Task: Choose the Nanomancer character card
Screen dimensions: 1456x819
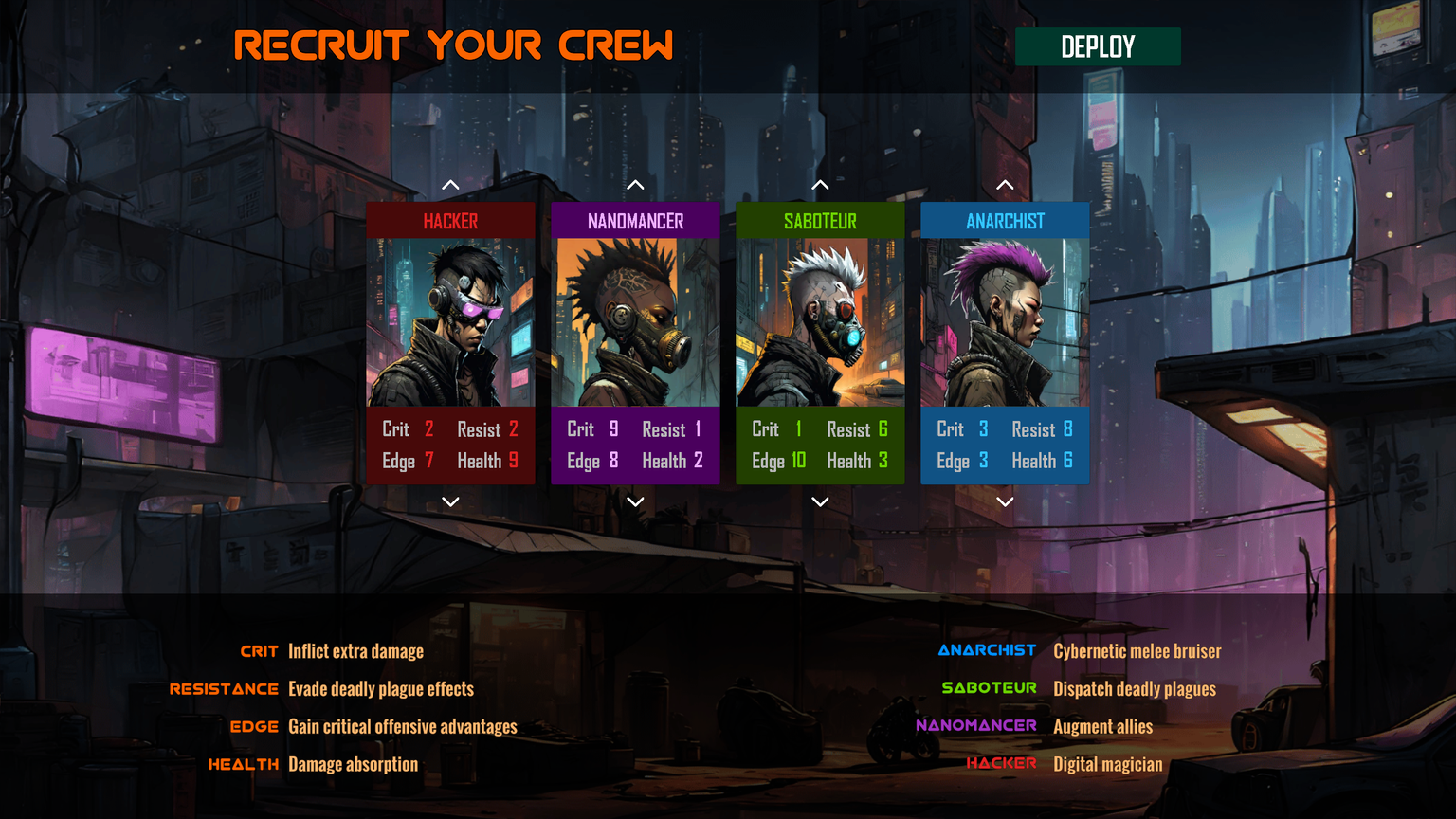Action: pyautogui.click(x=635, y=322)
